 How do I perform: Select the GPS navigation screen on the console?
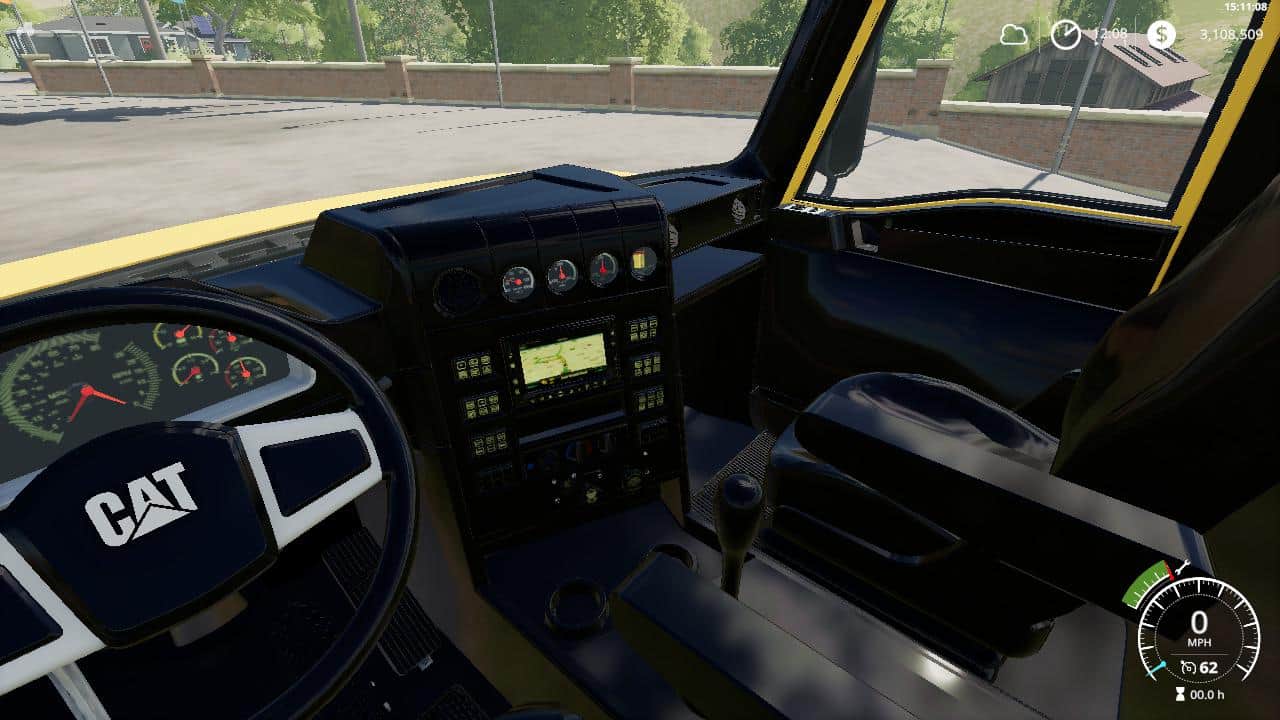pos(562,360)
